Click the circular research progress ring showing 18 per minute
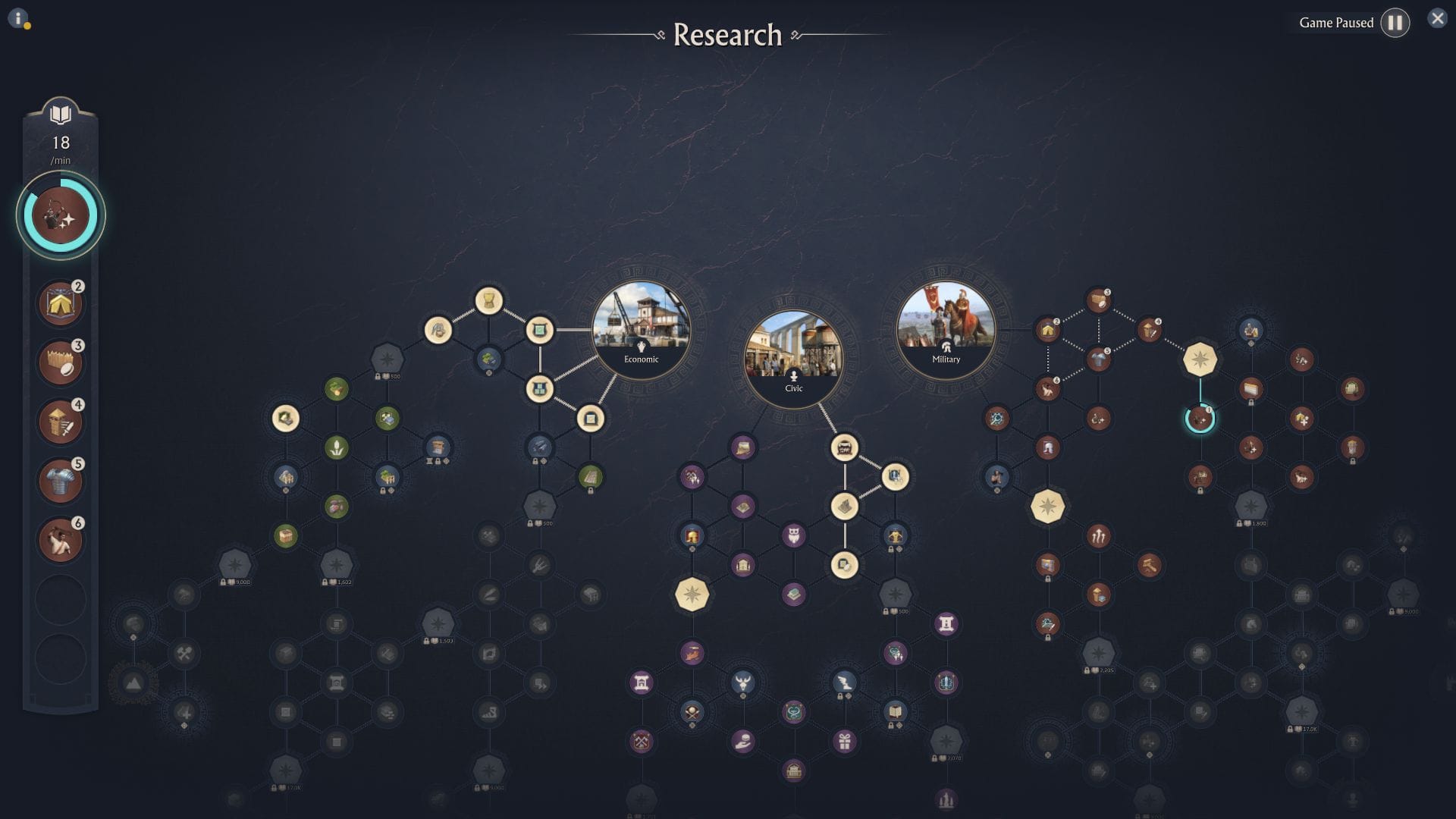 [x=61, y=215]
